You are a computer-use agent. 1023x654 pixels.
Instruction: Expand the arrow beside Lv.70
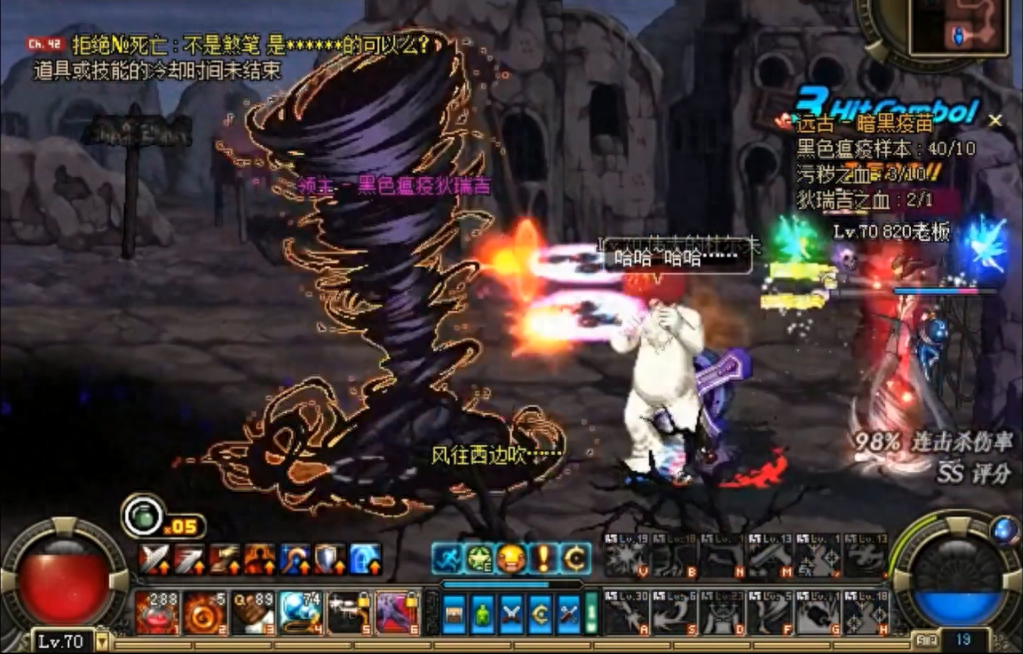click(99, 640)
